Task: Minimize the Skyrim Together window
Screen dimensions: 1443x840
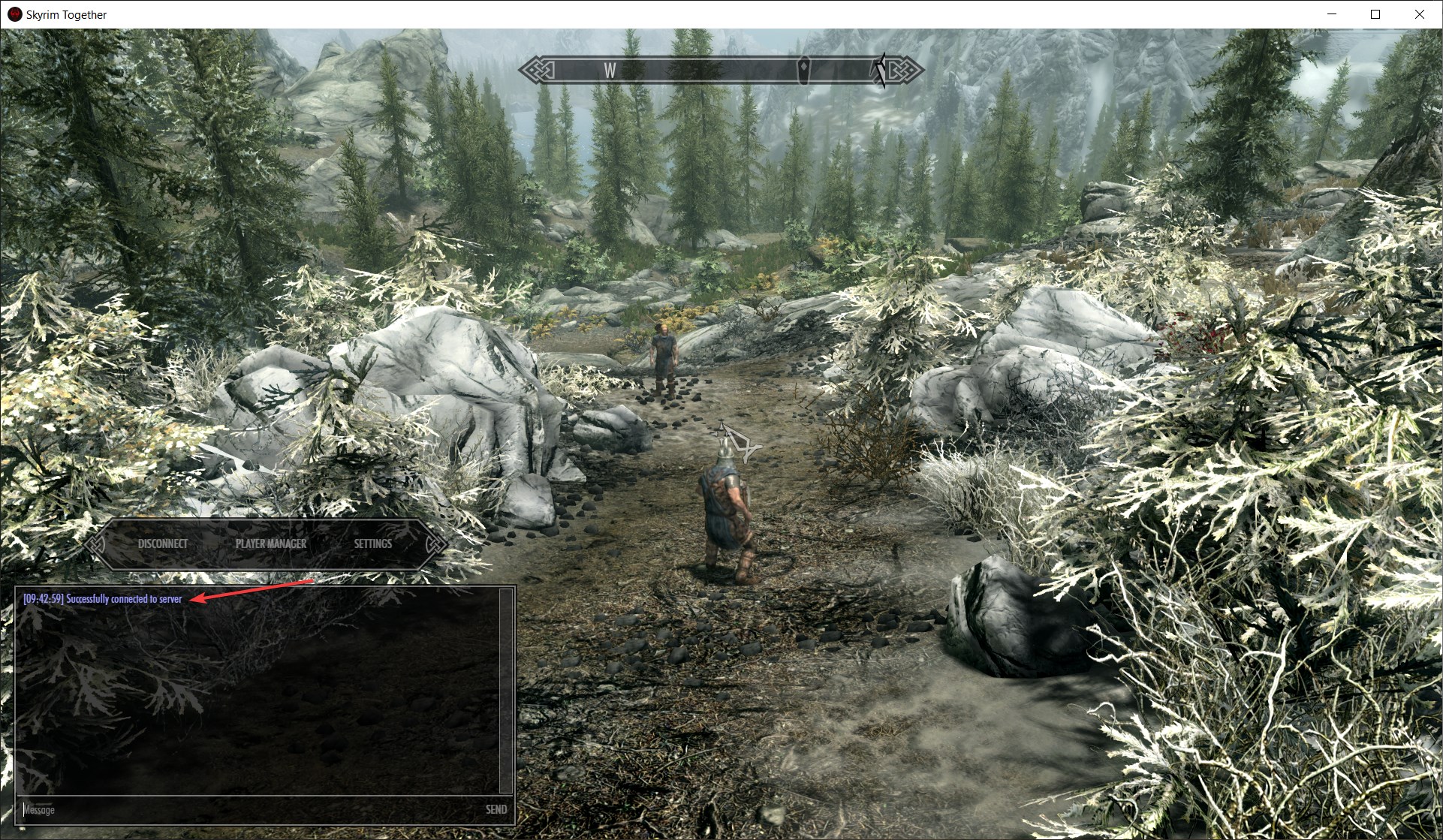Action: point(1332,14)
